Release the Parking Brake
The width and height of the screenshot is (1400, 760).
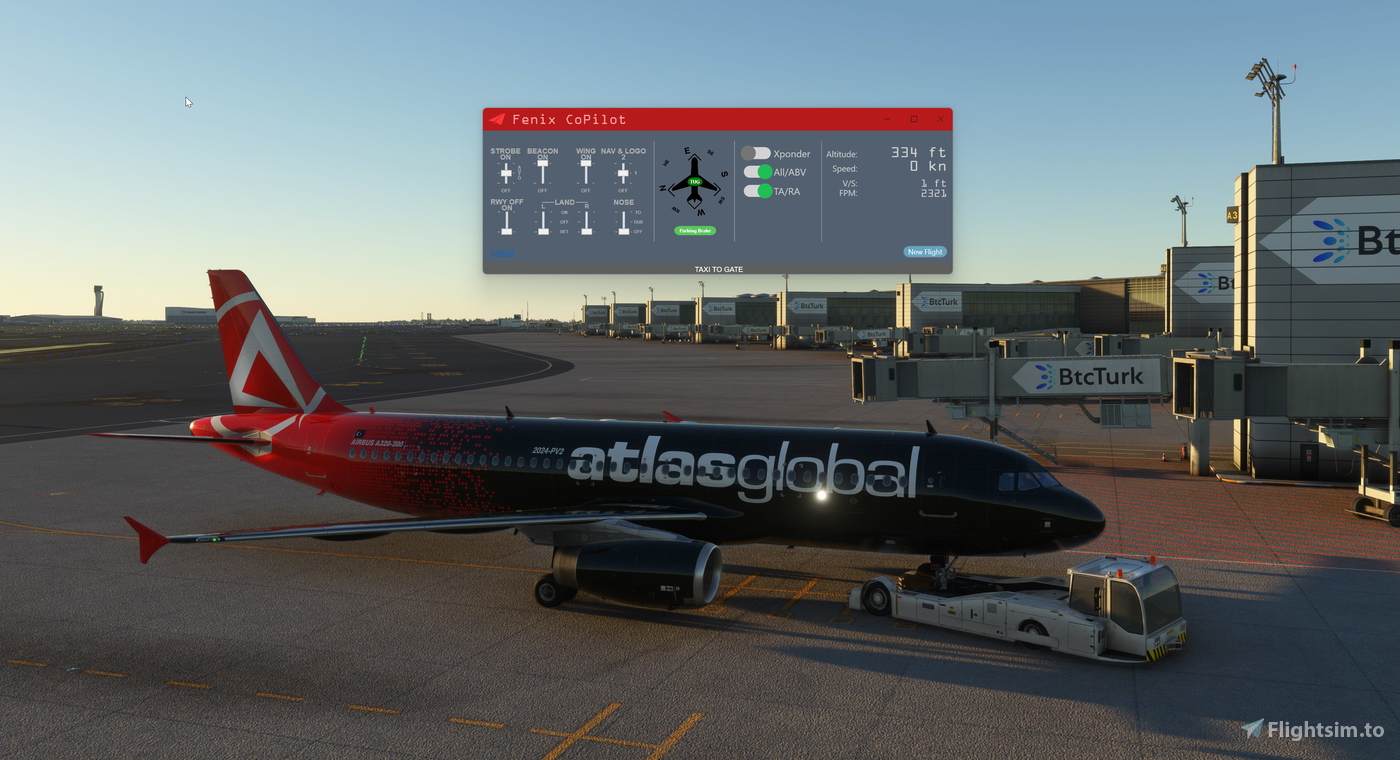(x=695, y=230)
